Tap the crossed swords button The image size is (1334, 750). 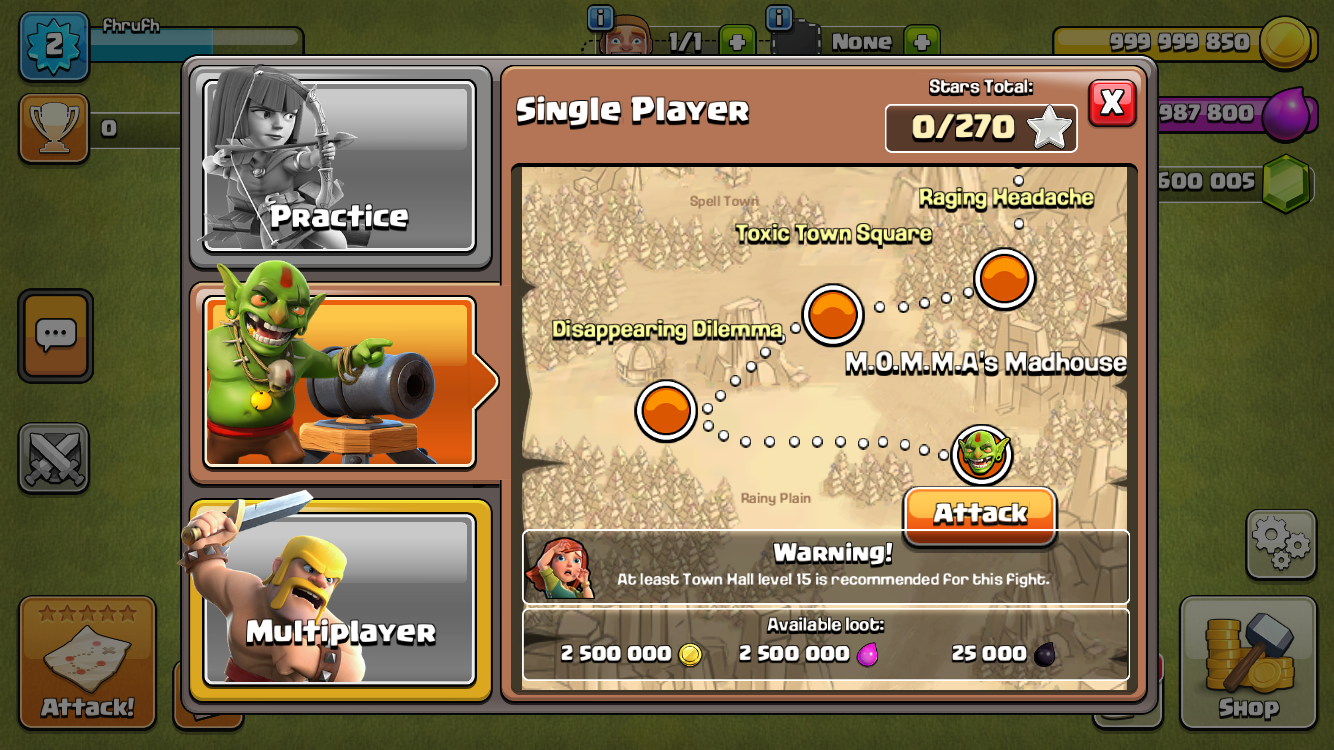54,458
